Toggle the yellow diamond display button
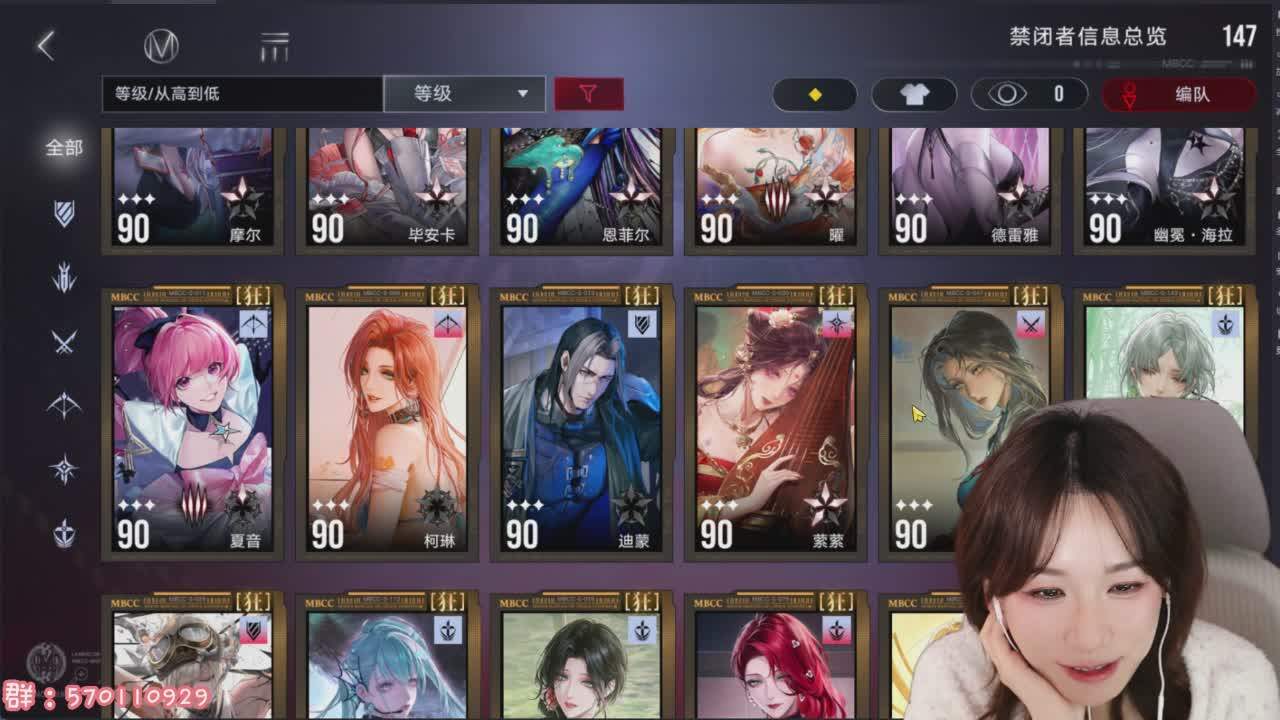1280x720 pixels. point(814,94)
